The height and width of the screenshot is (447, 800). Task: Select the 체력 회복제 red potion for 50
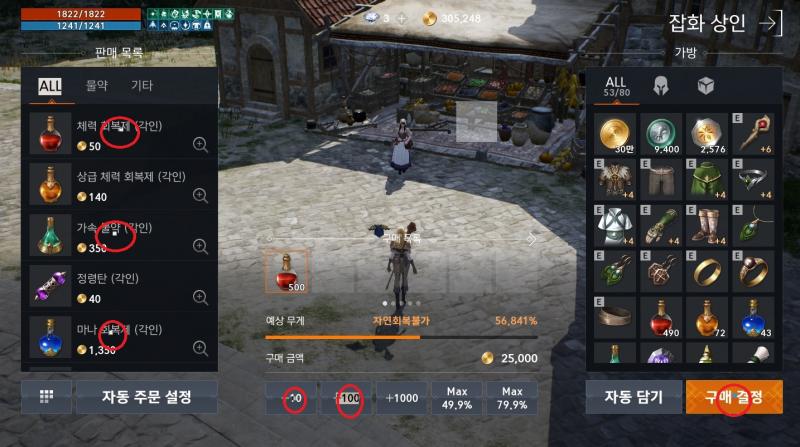[x=120, y=135]
